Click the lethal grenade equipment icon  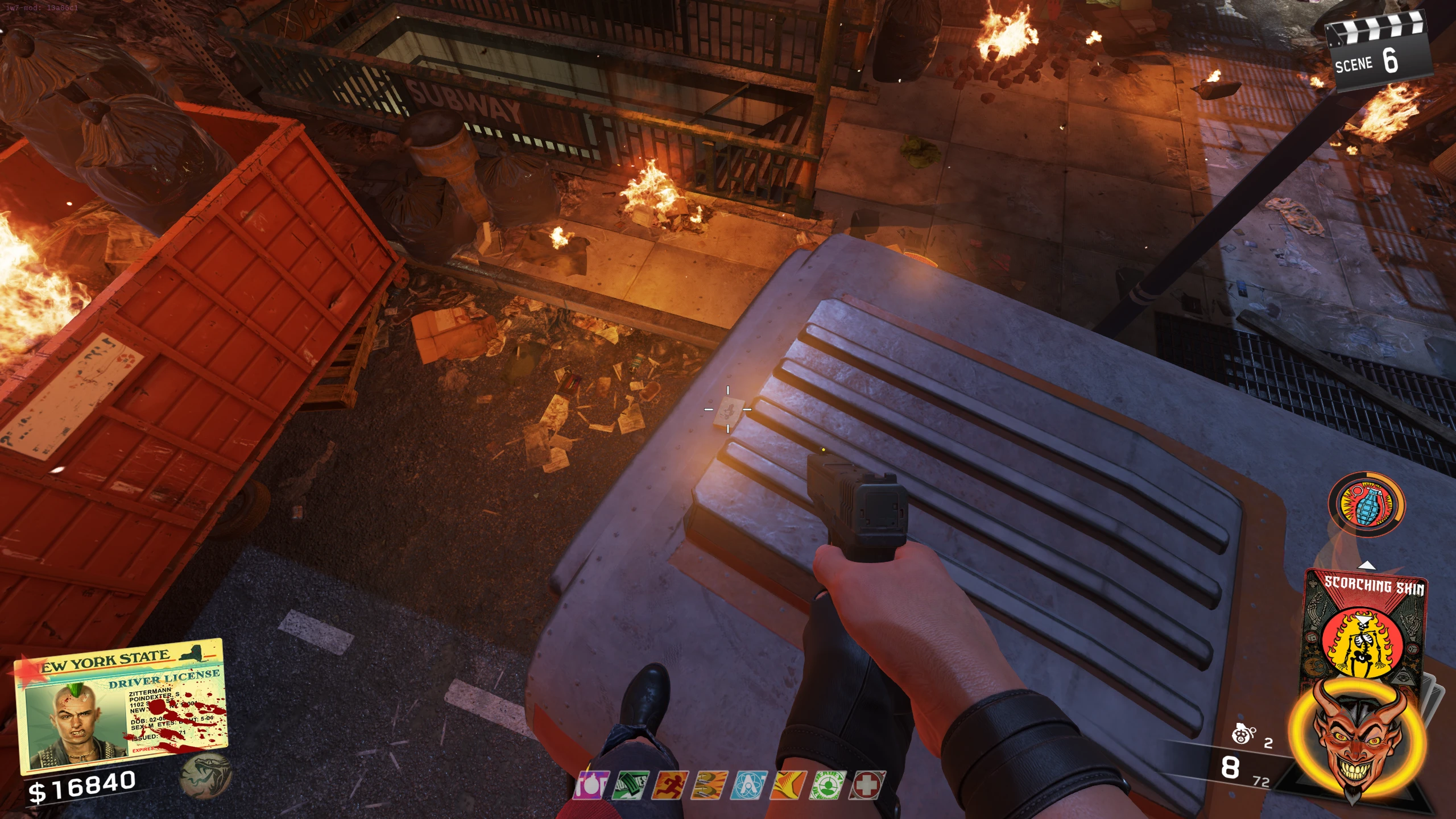1244,735
